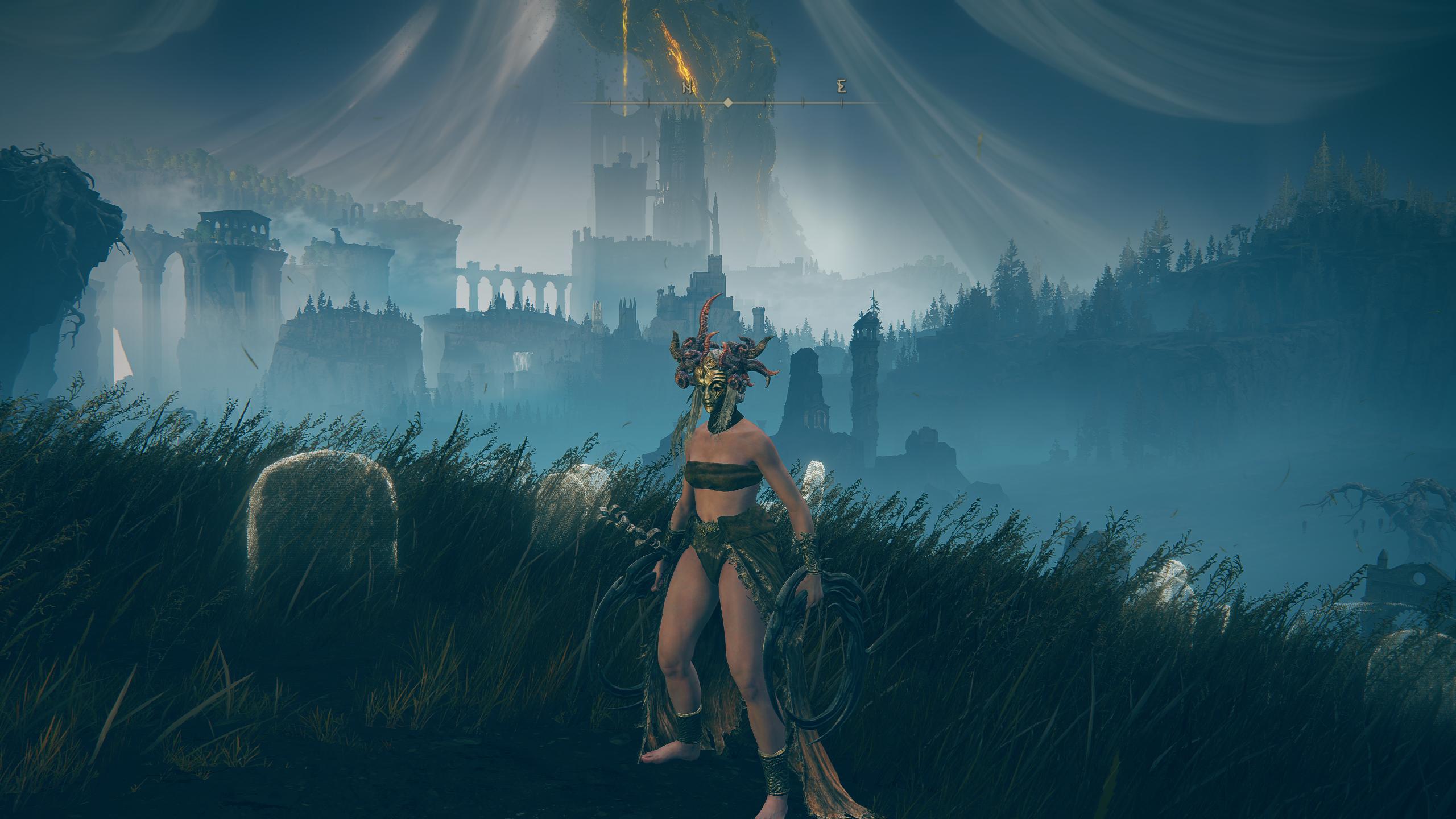Screen dimensions: 1456x819
Task: Click the North marker on the compass
Action: click(687, 88)
